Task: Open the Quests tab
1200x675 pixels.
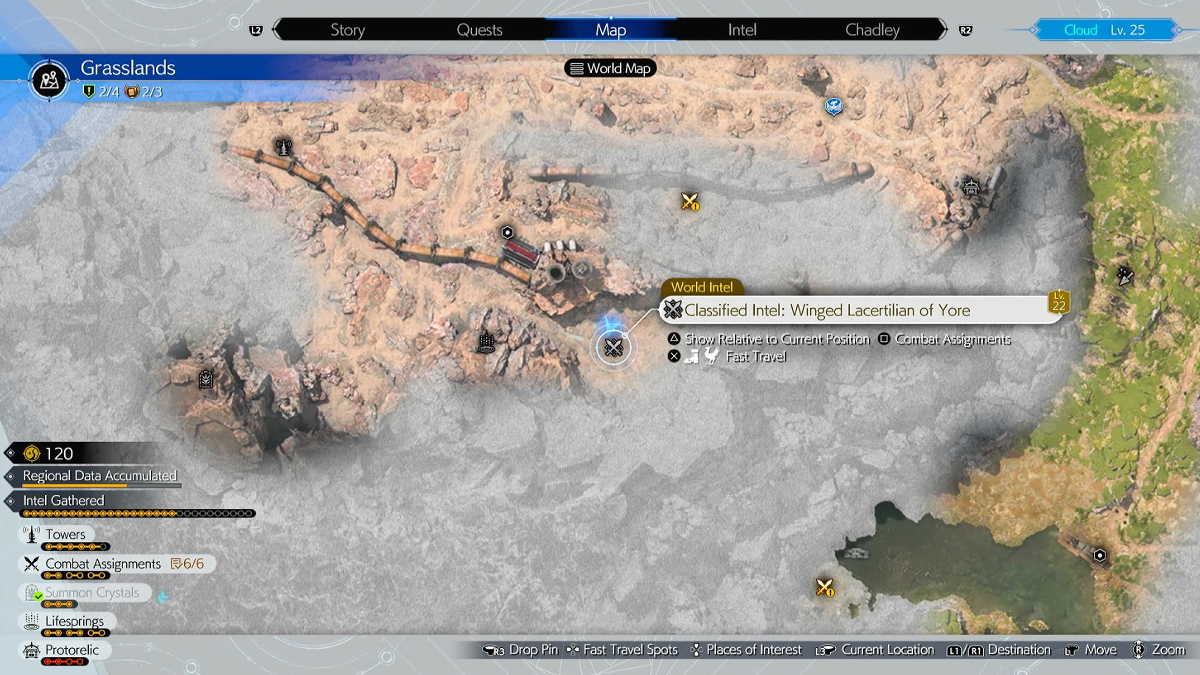Action: click(479, 30)
